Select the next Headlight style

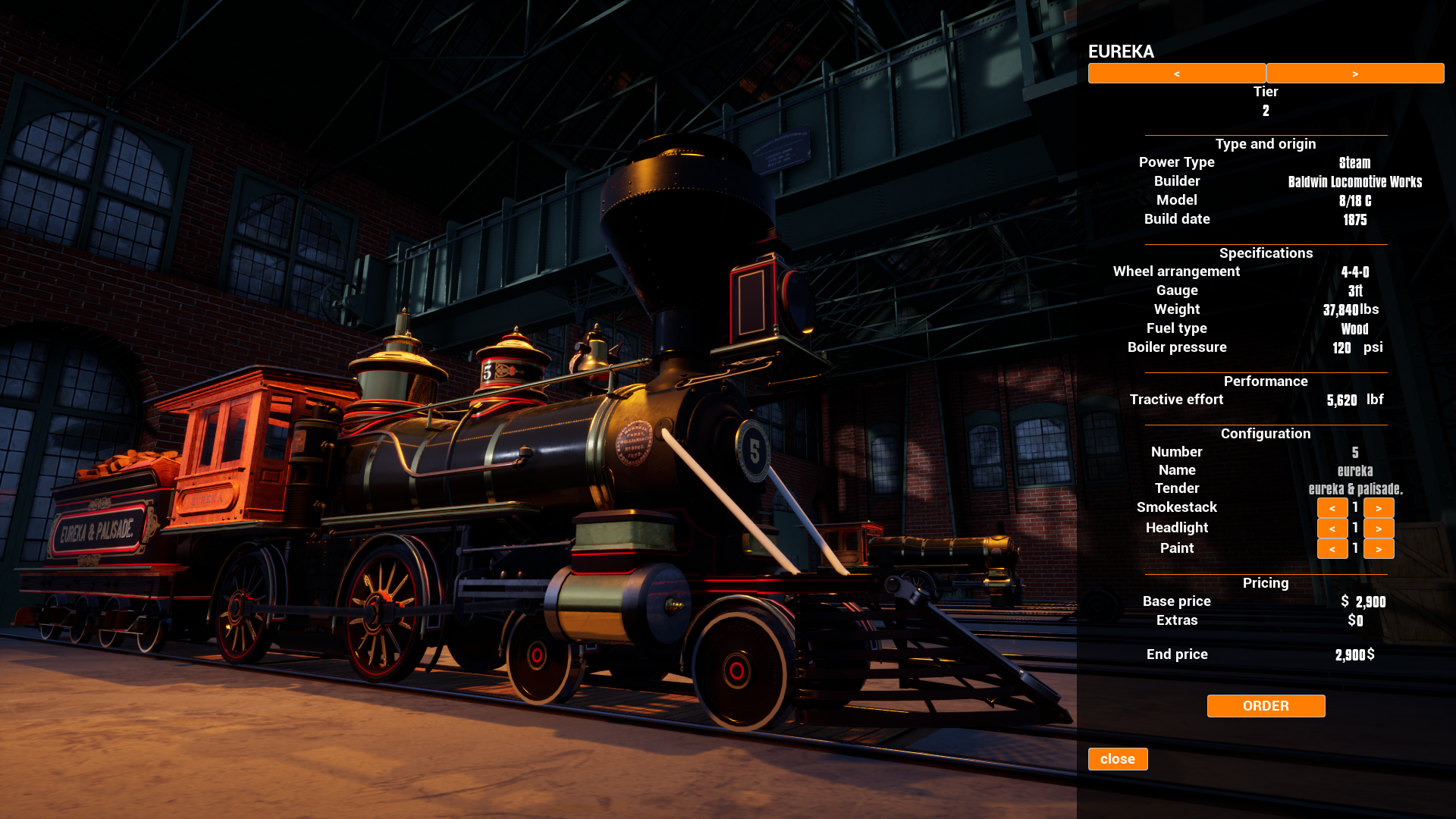click(1378, 529)
